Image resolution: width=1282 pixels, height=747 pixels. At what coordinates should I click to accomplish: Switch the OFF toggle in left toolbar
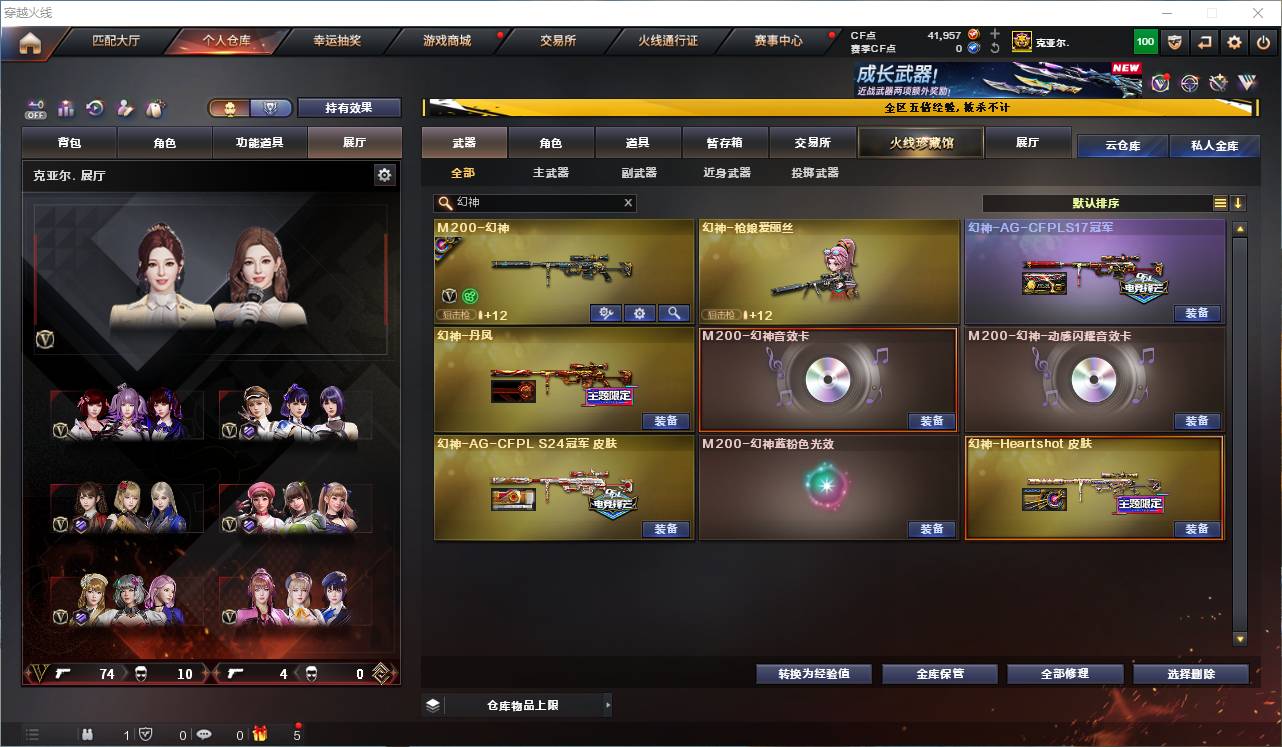(x=36, y=108)
